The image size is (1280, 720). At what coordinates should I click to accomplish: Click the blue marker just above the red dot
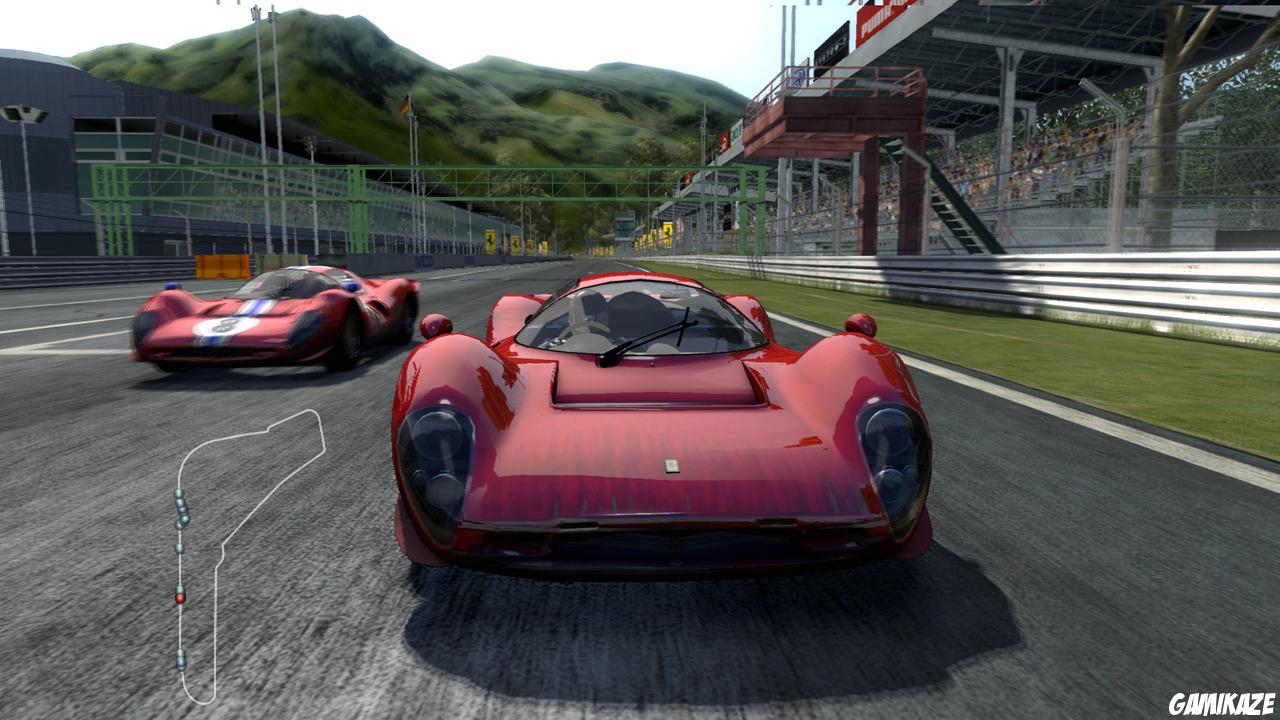179,587
